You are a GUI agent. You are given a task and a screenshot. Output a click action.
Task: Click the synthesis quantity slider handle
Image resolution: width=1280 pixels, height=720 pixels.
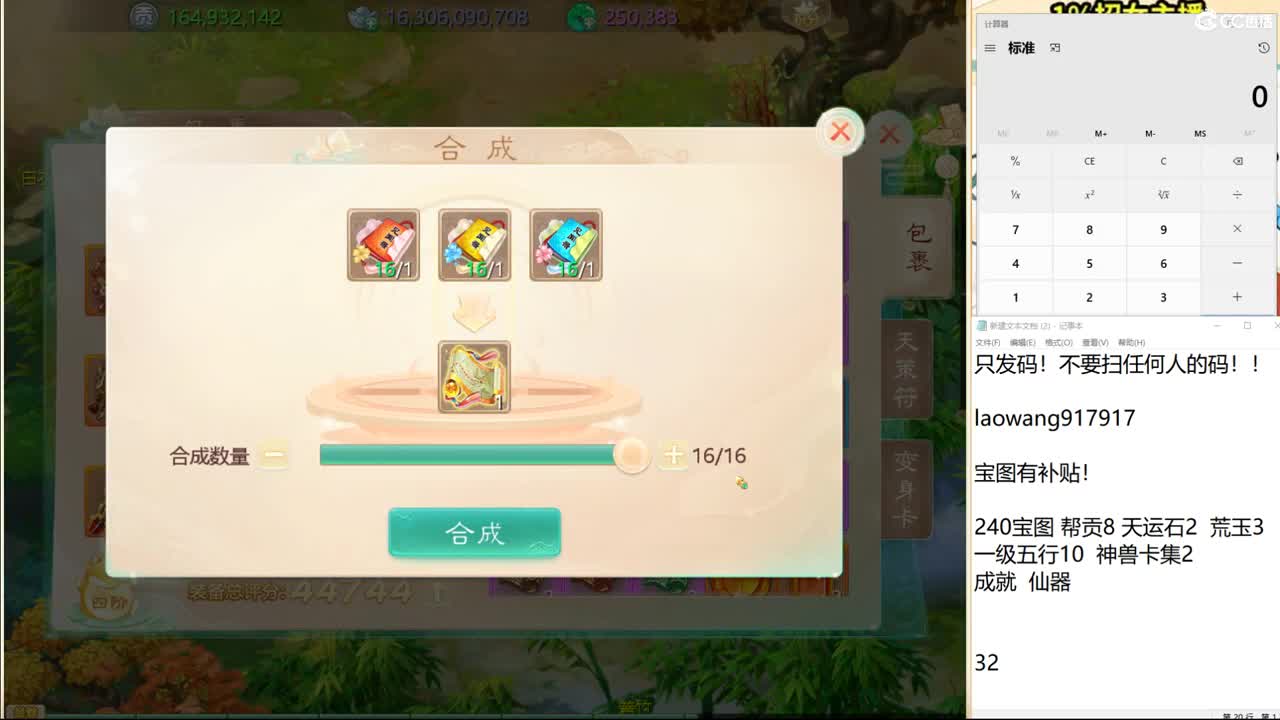(x=630, y=455)
